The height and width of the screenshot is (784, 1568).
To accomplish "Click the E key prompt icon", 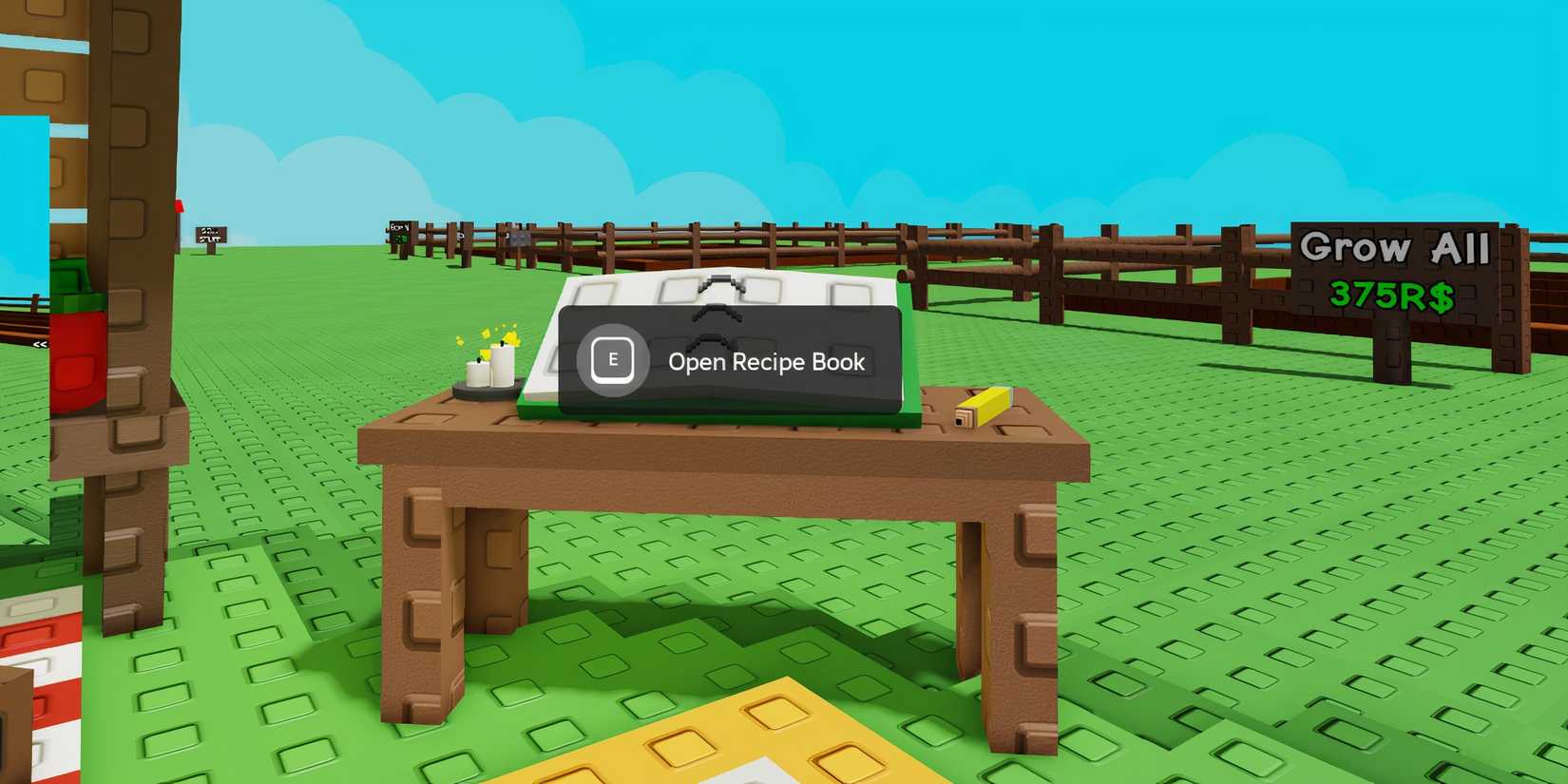I will (x=612, y=360).
